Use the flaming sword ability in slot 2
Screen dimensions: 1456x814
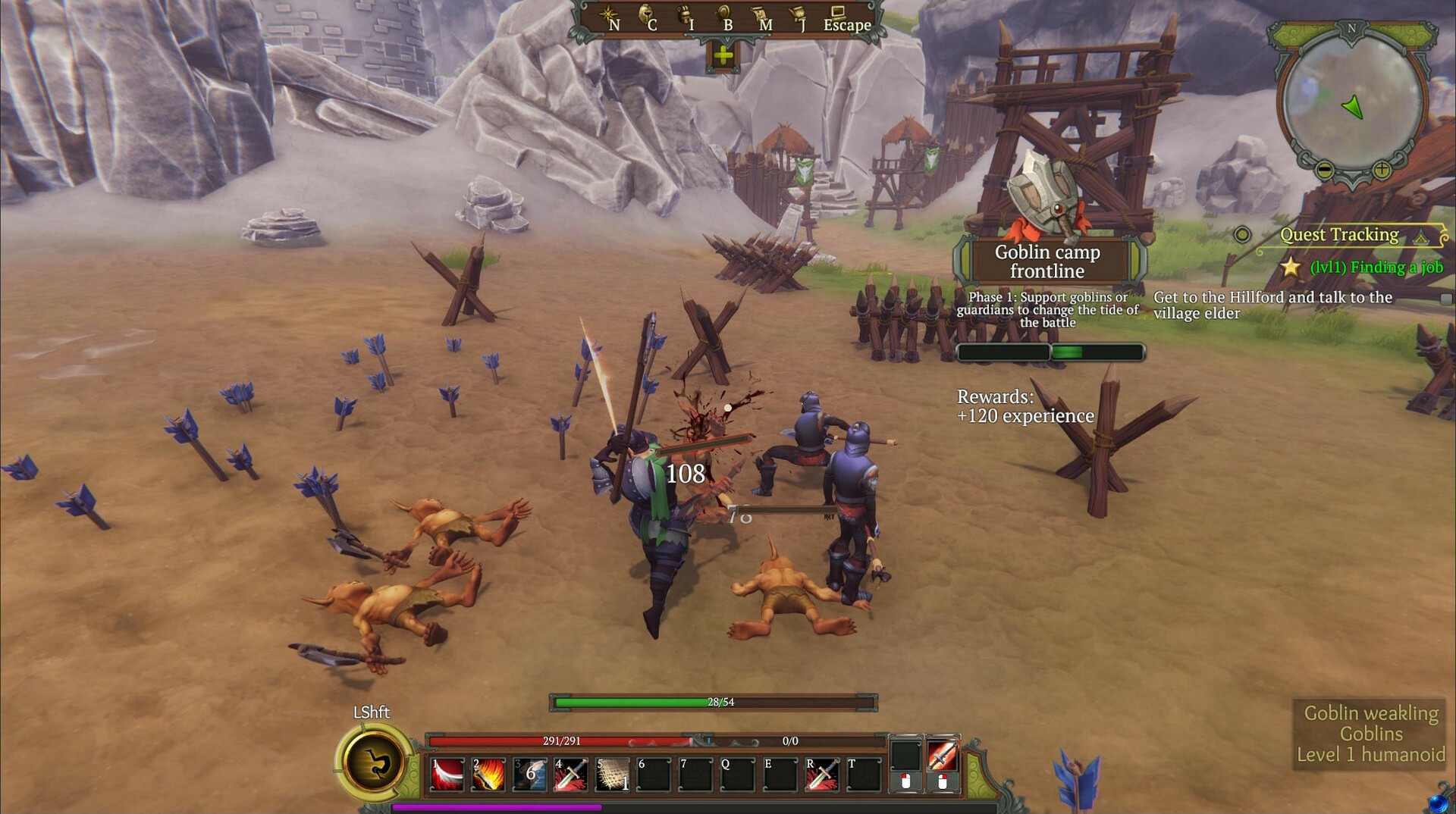(x=488, y=775)
